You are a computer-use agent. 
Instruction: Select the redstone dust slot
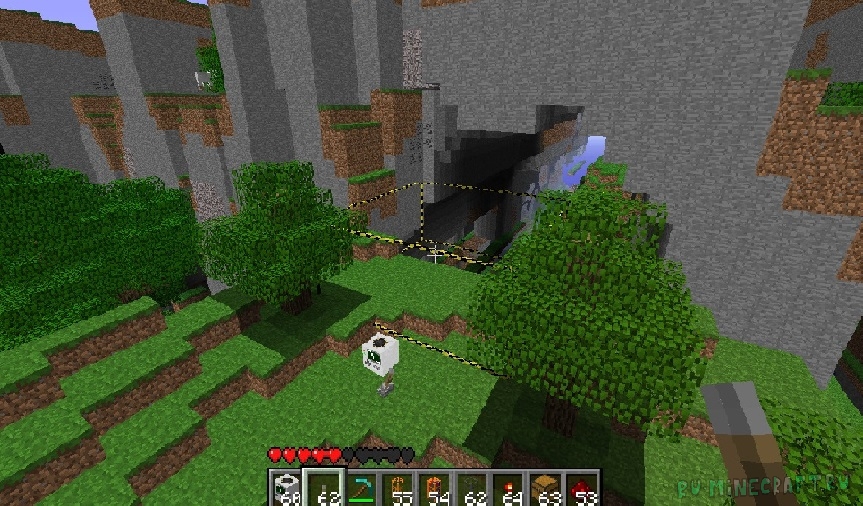(581, 488)
